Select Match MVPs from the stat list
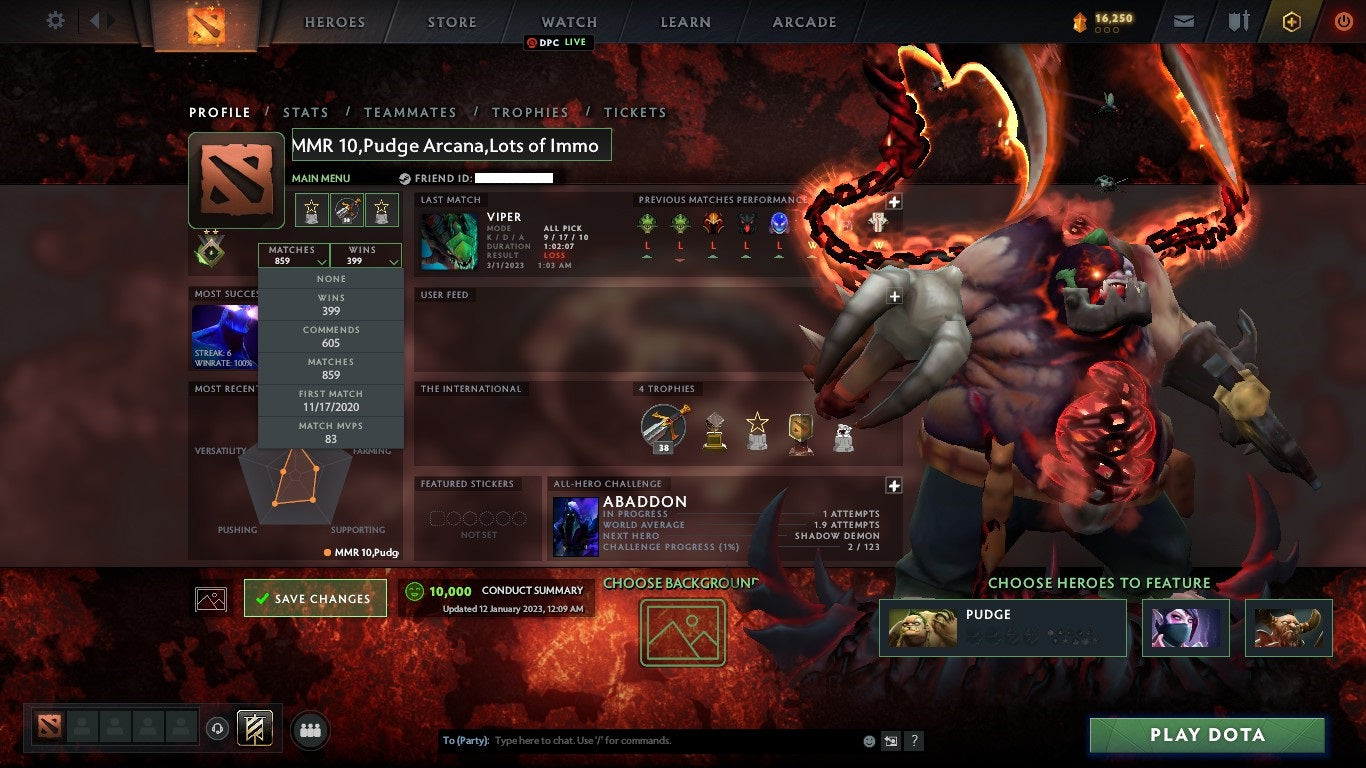This screenshot has width=1366, height=768. 330,432
